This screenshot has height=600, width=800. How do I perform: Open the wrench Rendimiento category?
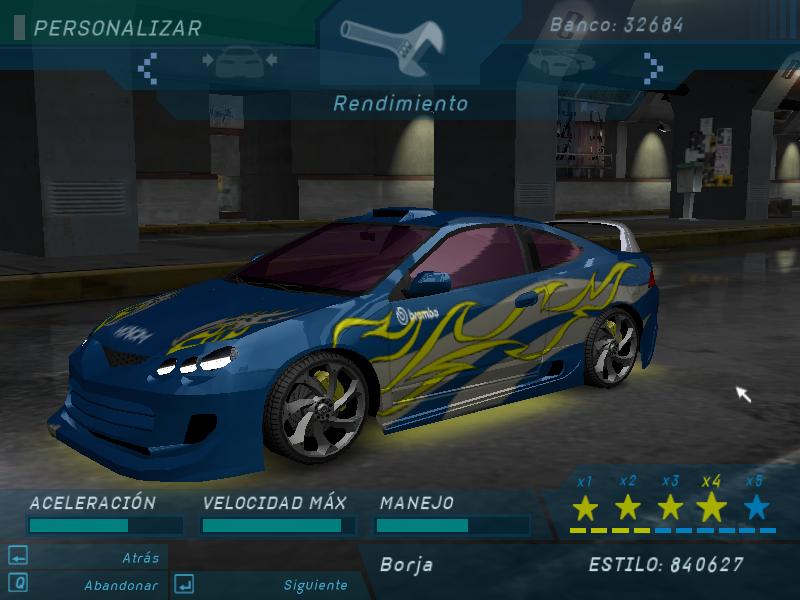399,44
